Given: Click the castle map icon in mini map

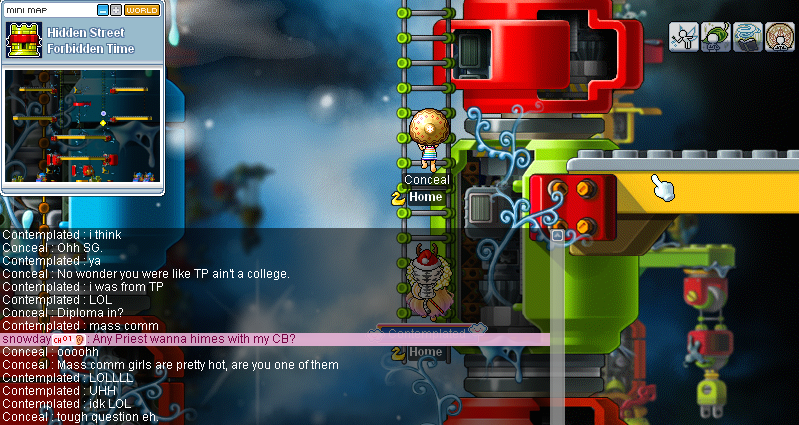Looking at the screenshot, I should tap(22, 40).
